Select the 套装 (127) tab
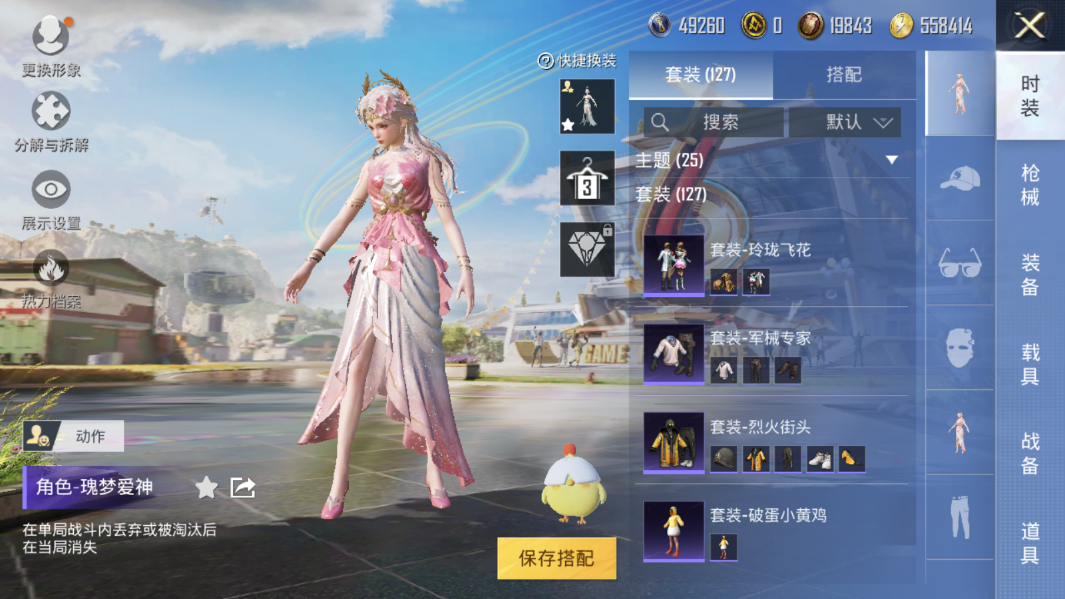Image resolution: width=1065 pixels, height=599 pixels. 700,75
